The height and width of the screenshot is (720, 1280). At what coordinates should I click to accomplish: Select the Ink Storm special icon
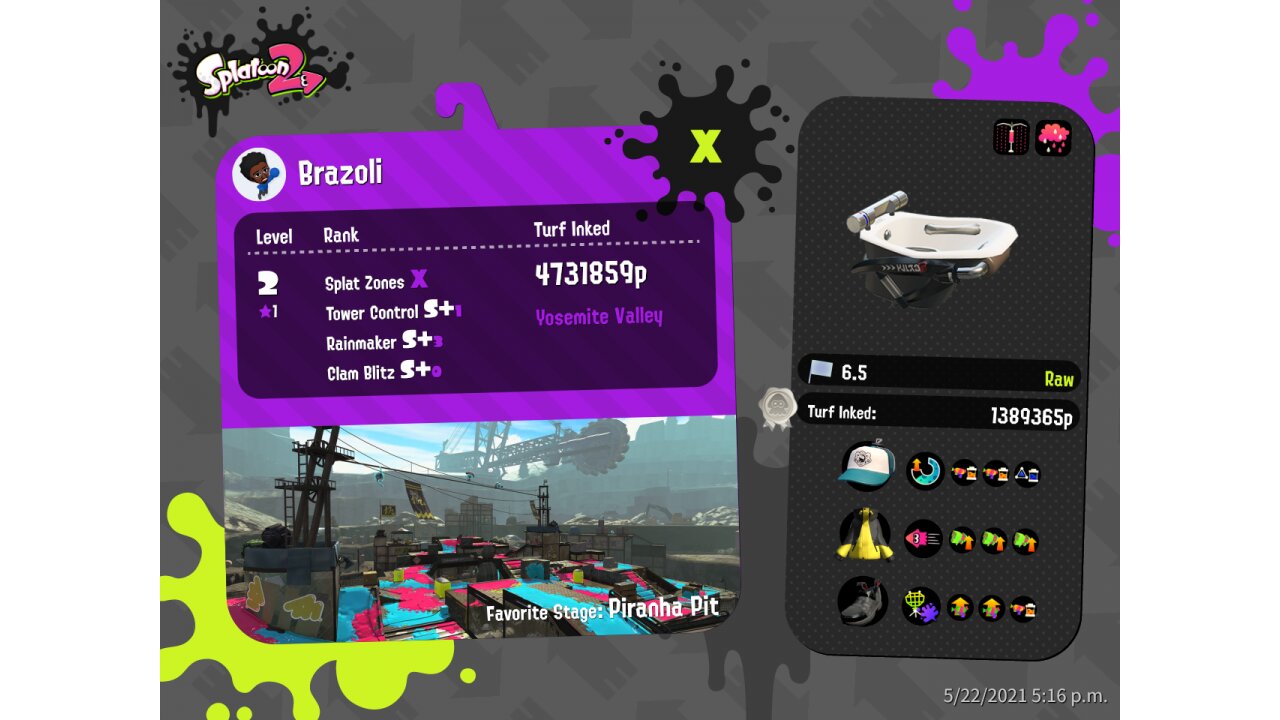coord(1053,137)
